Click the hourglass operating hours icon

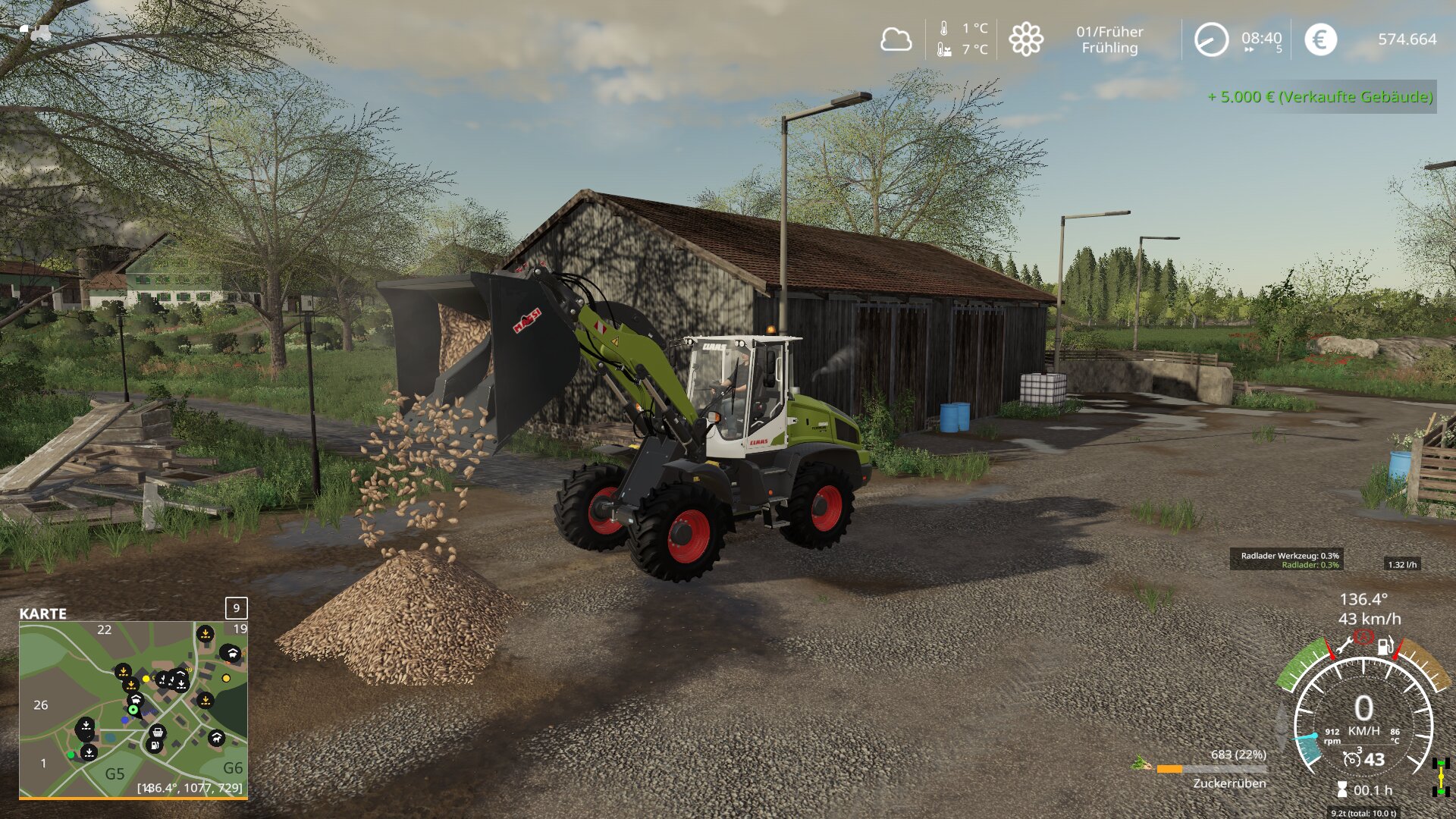1342,790
